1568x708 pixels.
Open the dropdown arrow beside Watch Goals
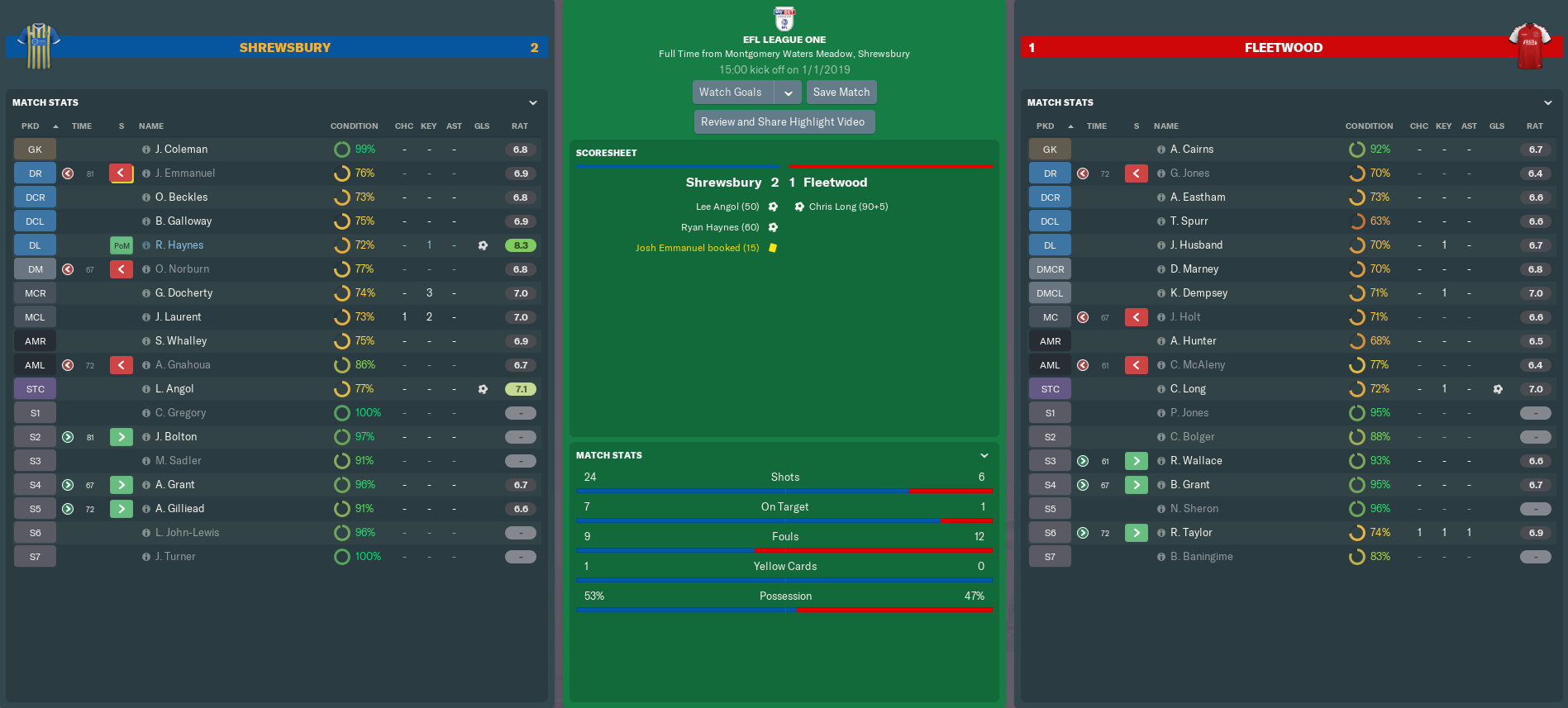click(x=789, y=93)
